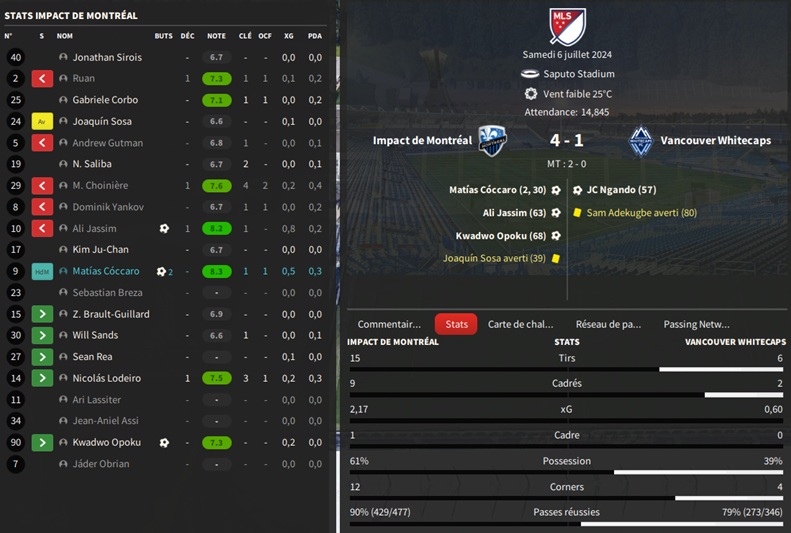Select Nicolás Lodeiro from the squad list
This screenshot has height=533, width=791.
tap(106, 378)
